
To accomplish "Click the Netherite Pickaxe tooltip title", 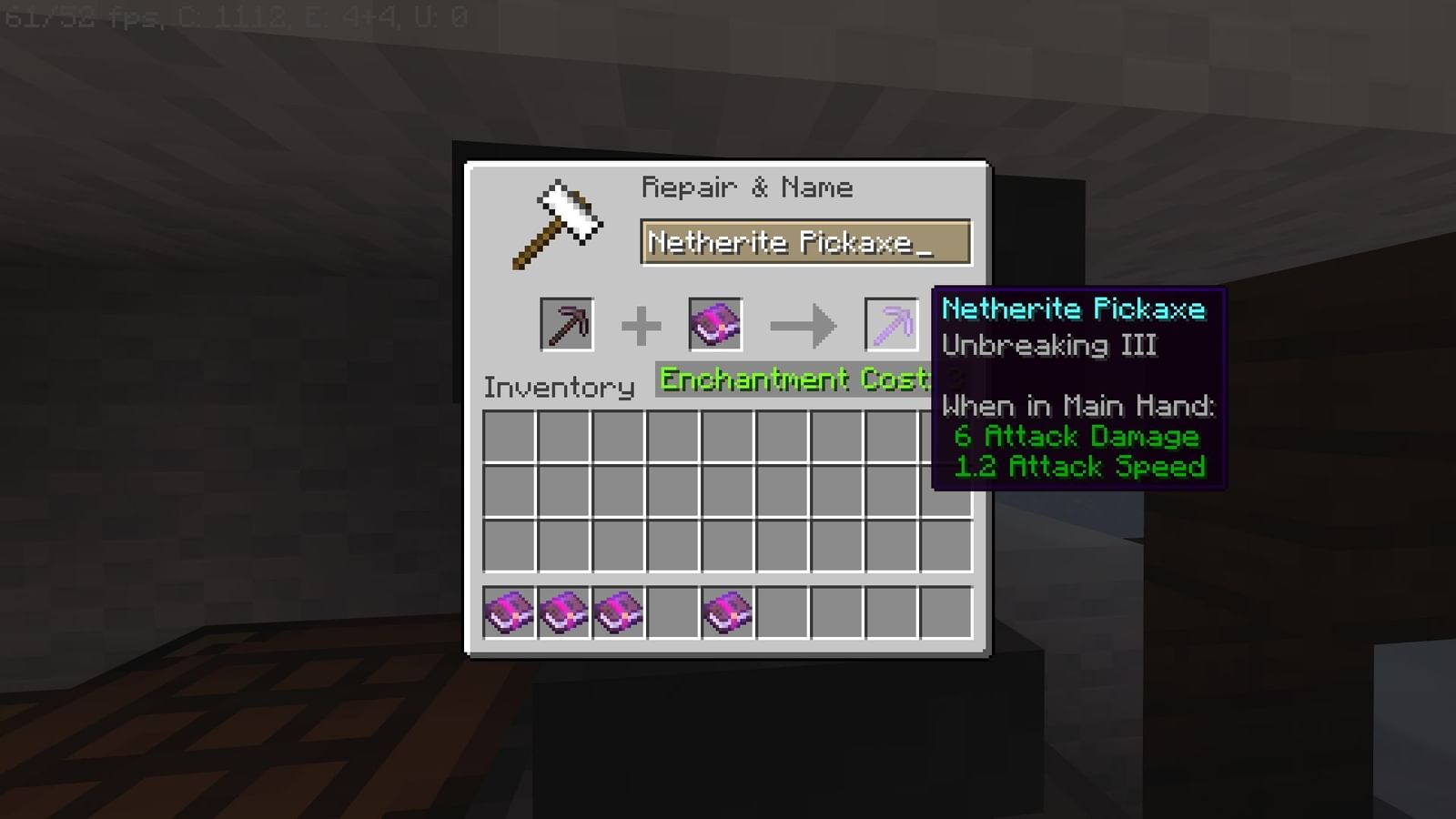I will click(1074, 309).
